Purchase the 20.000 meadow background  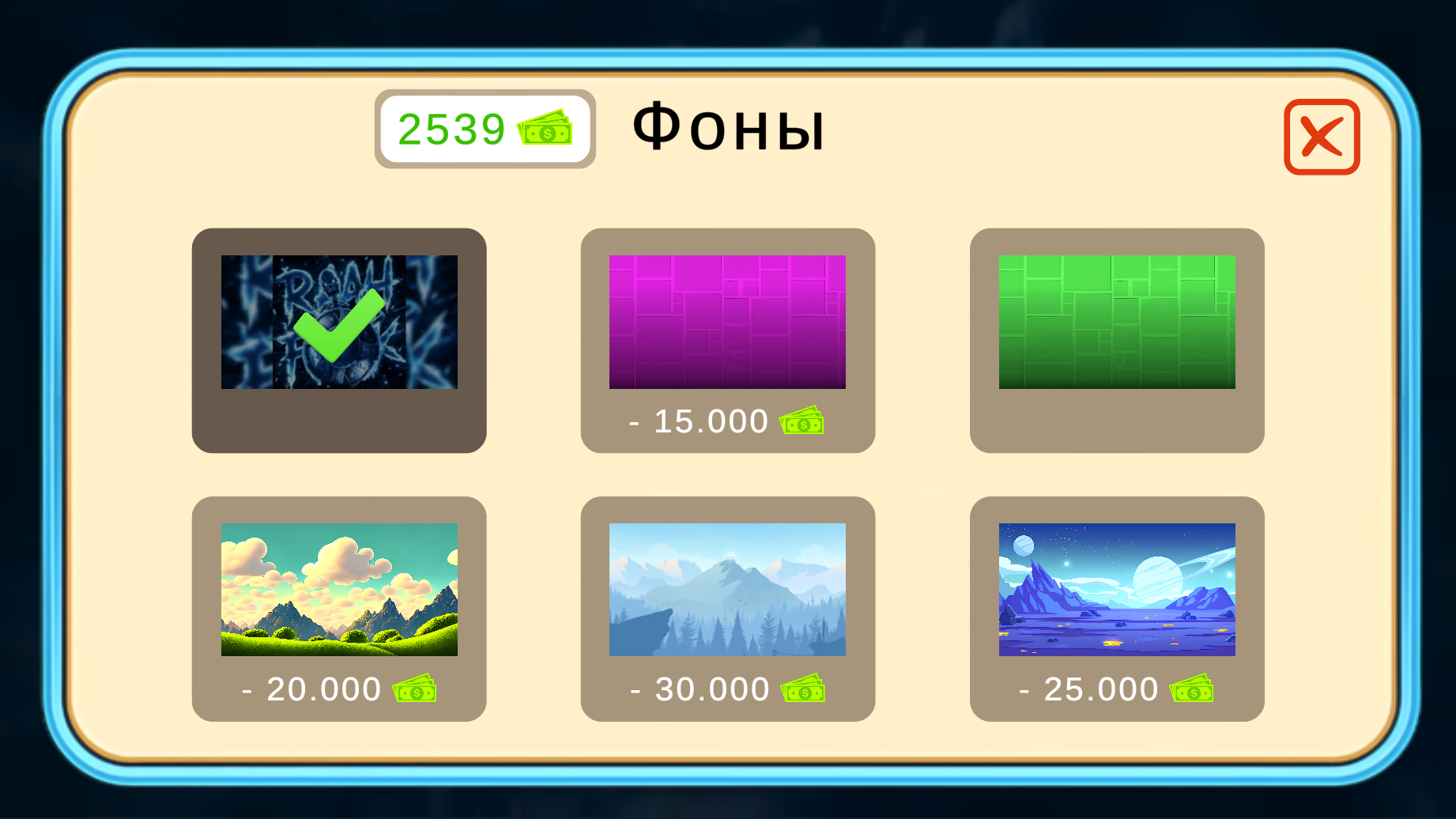click(x=339, y=609)
